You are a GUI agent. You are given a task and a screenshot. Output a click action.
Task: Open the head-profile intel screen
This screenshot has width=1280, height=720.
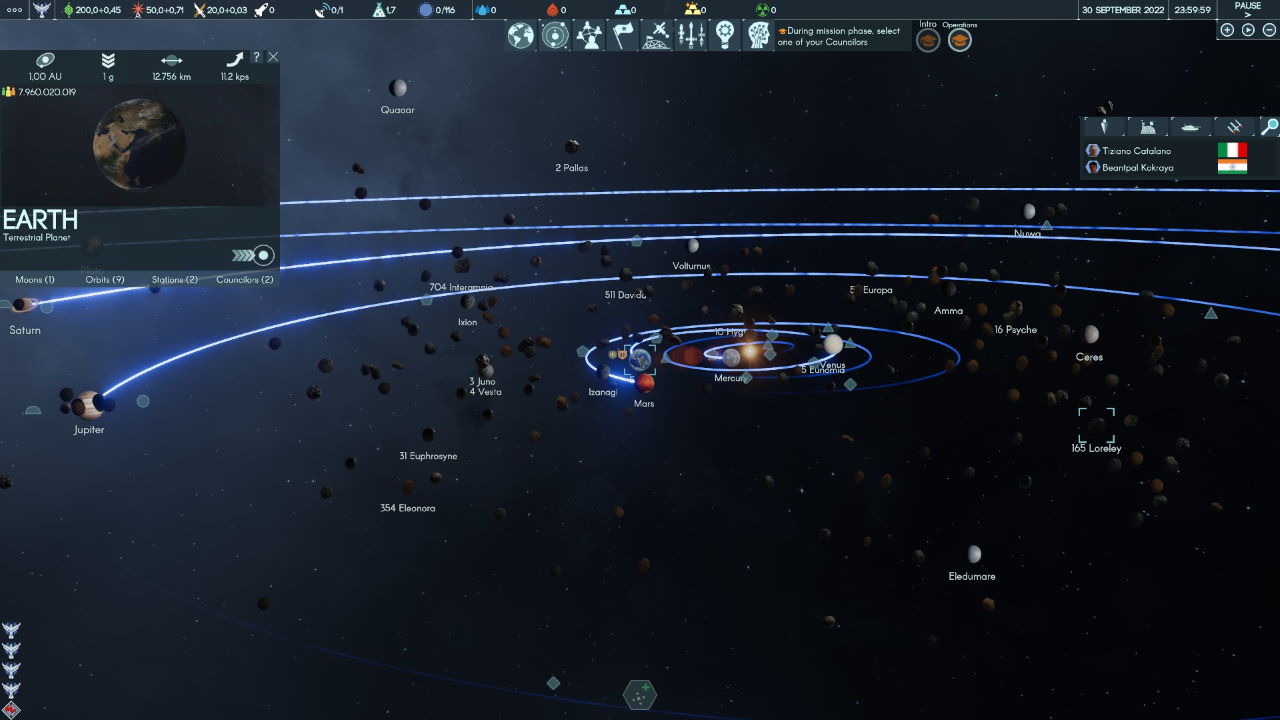(758, 36)
